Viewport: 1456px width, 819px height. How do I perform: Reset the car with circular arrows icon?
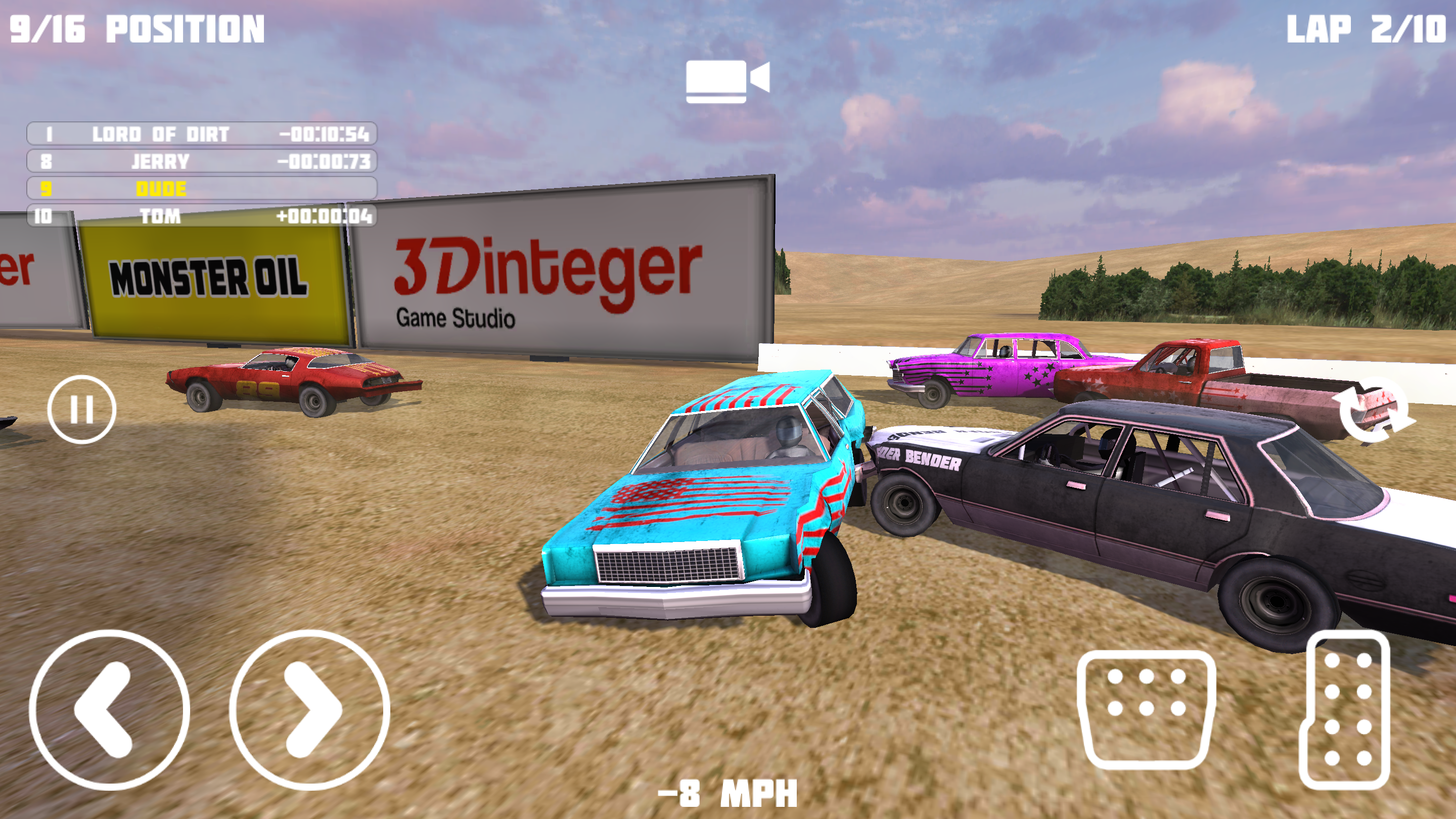point(1373,411)
